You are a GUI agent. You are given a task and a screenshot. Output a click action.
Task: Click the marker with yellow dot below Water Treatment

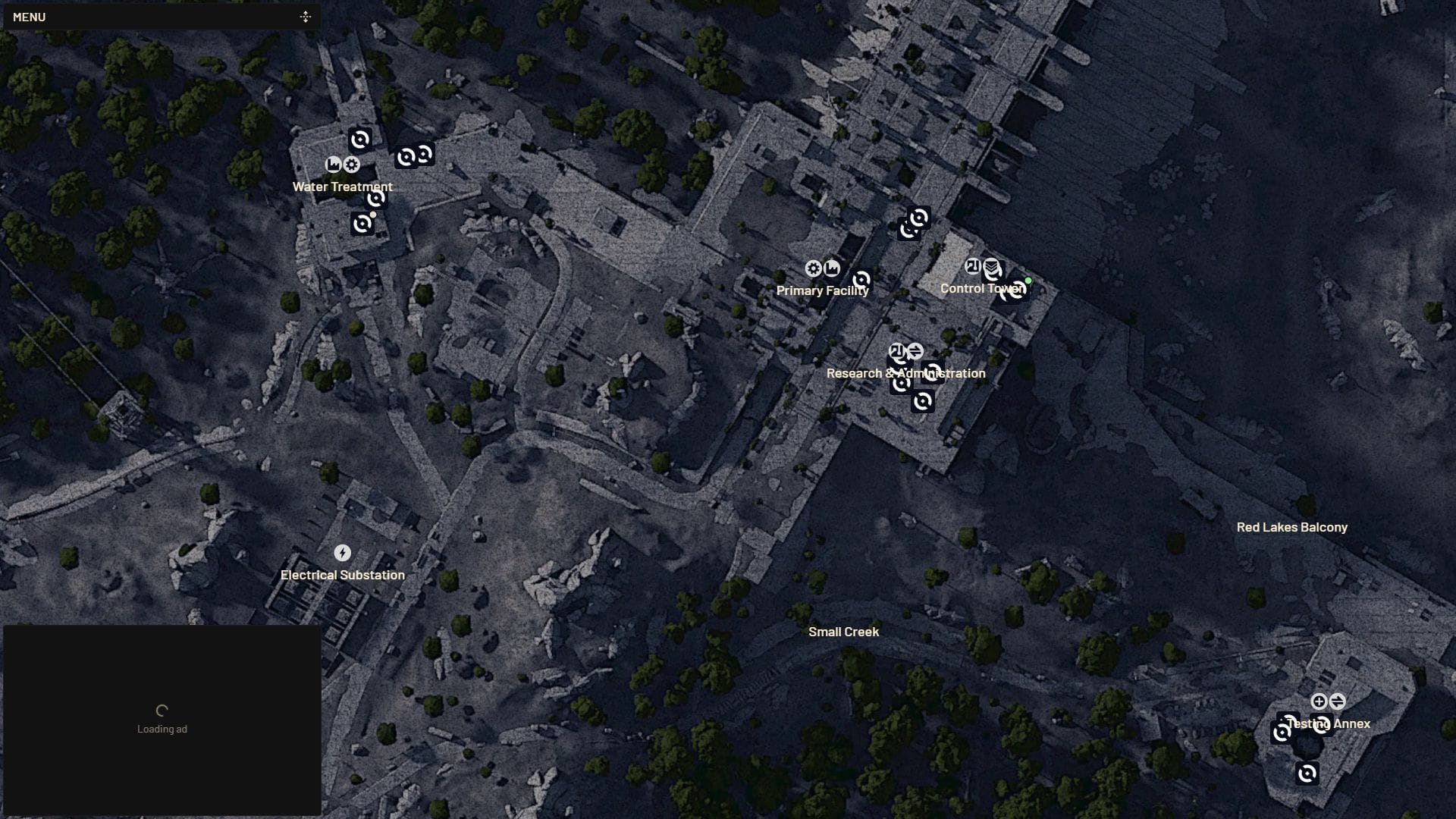(362, 222)
